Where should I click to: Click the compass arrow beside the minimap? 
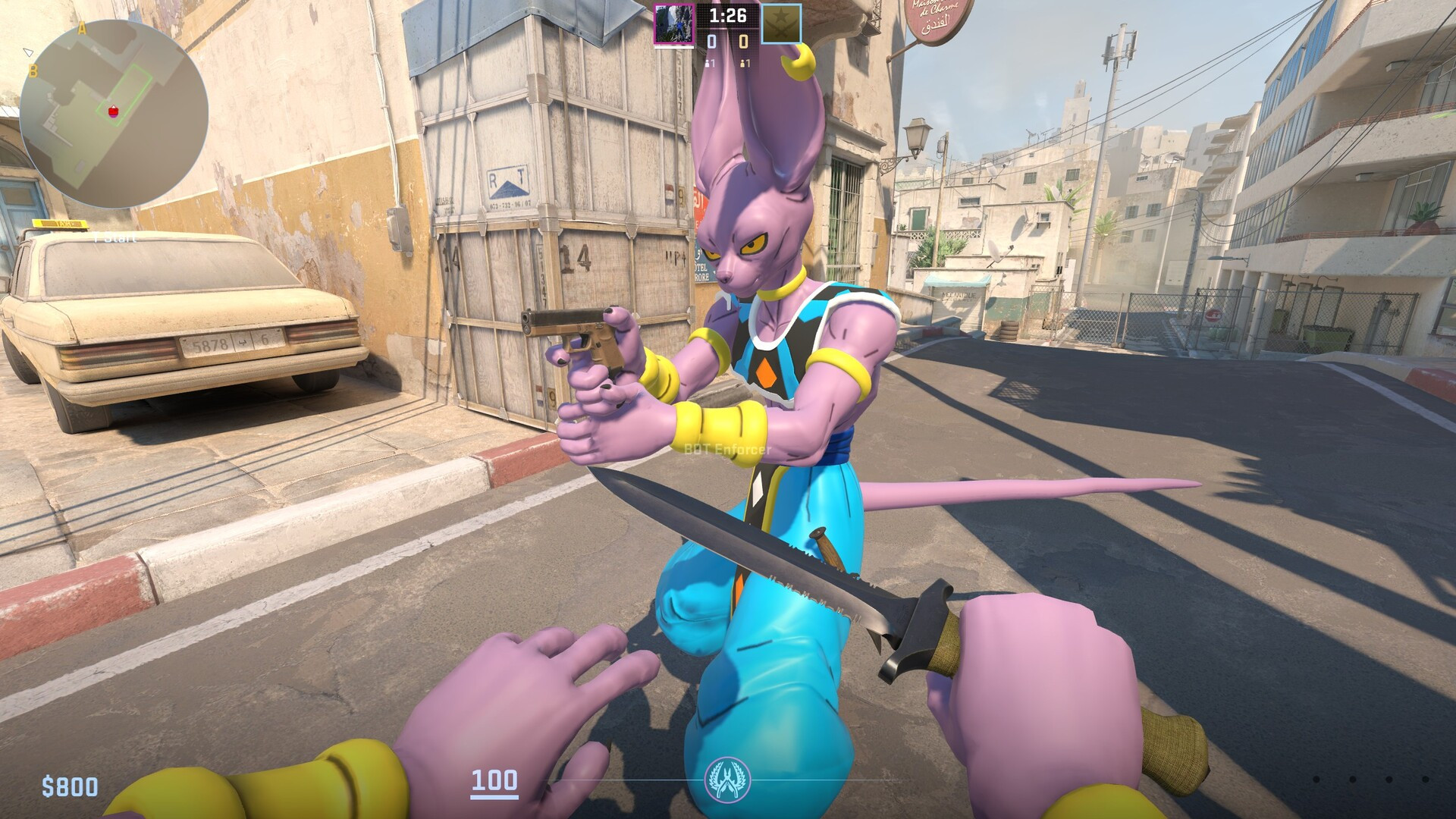[29, 52]
